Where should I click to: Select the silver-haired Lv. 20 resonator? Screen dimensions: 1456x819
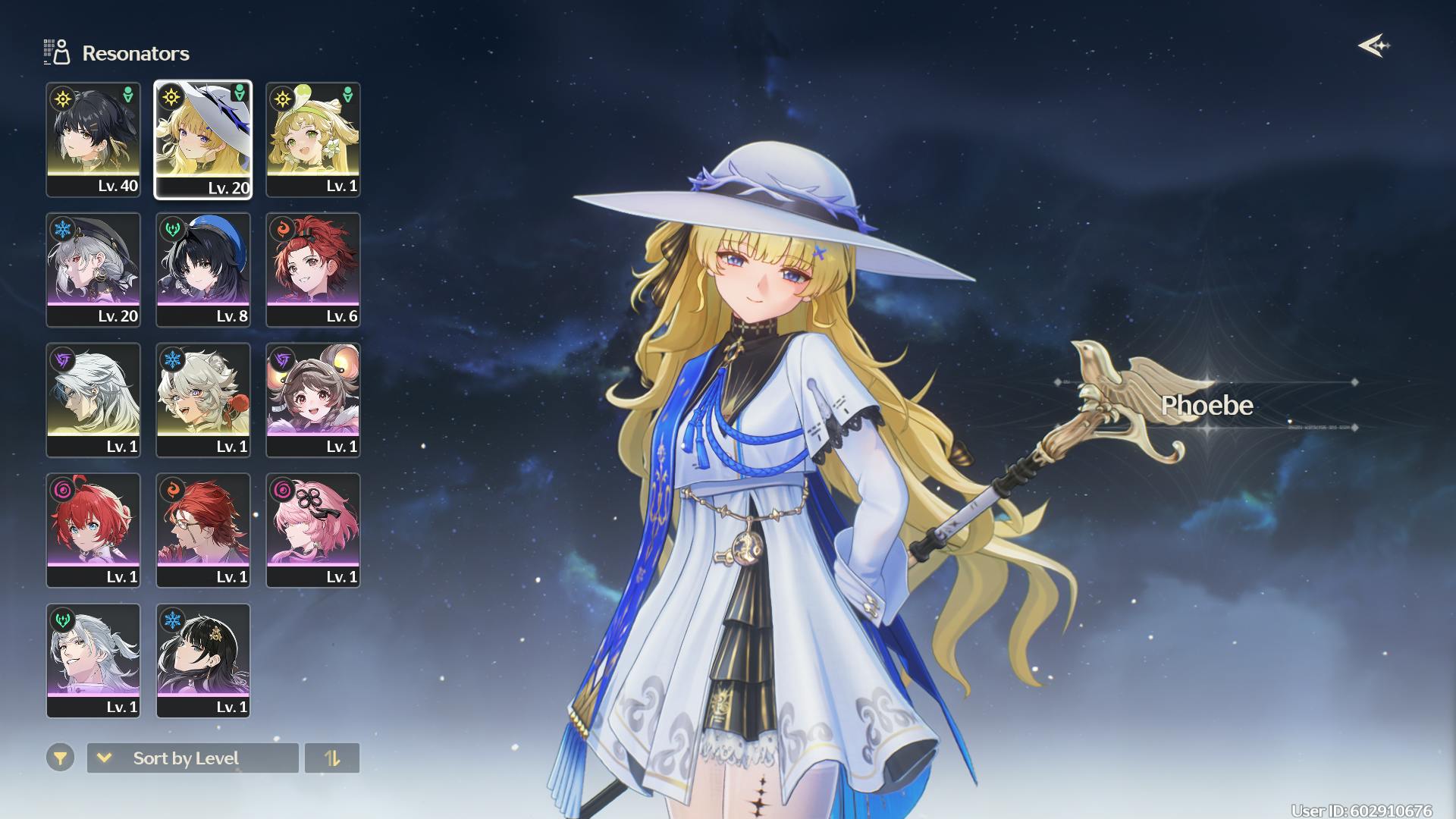[x=93, y=270]
